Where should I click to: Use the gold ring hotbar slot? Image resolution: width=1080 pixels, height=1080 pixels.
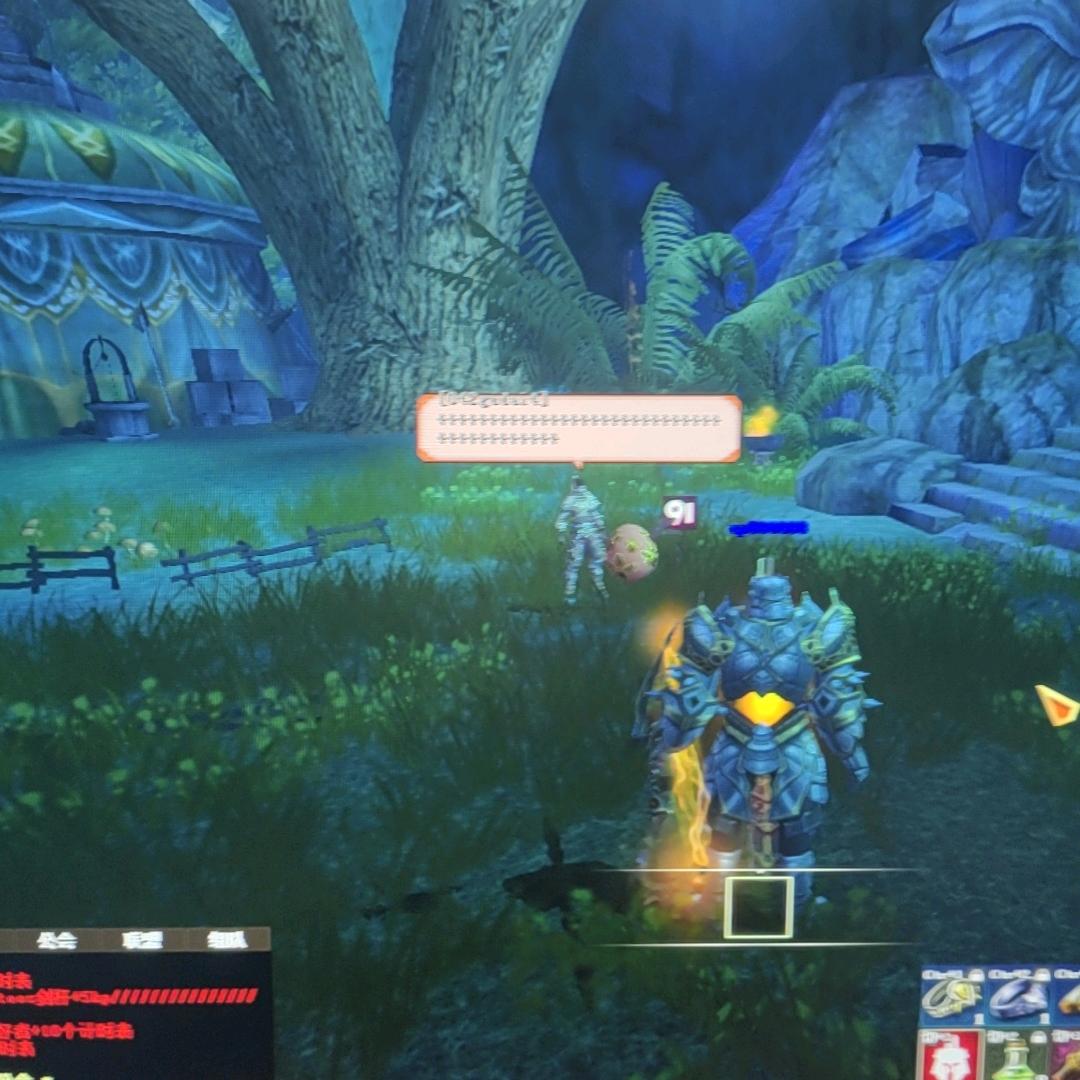tap(951, 996)
